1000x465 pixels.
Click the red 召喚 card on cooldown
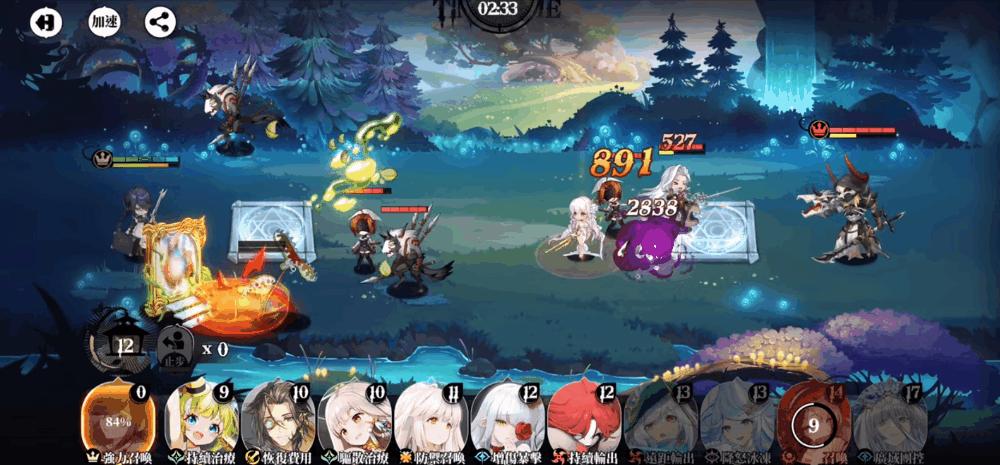[813, 422]
